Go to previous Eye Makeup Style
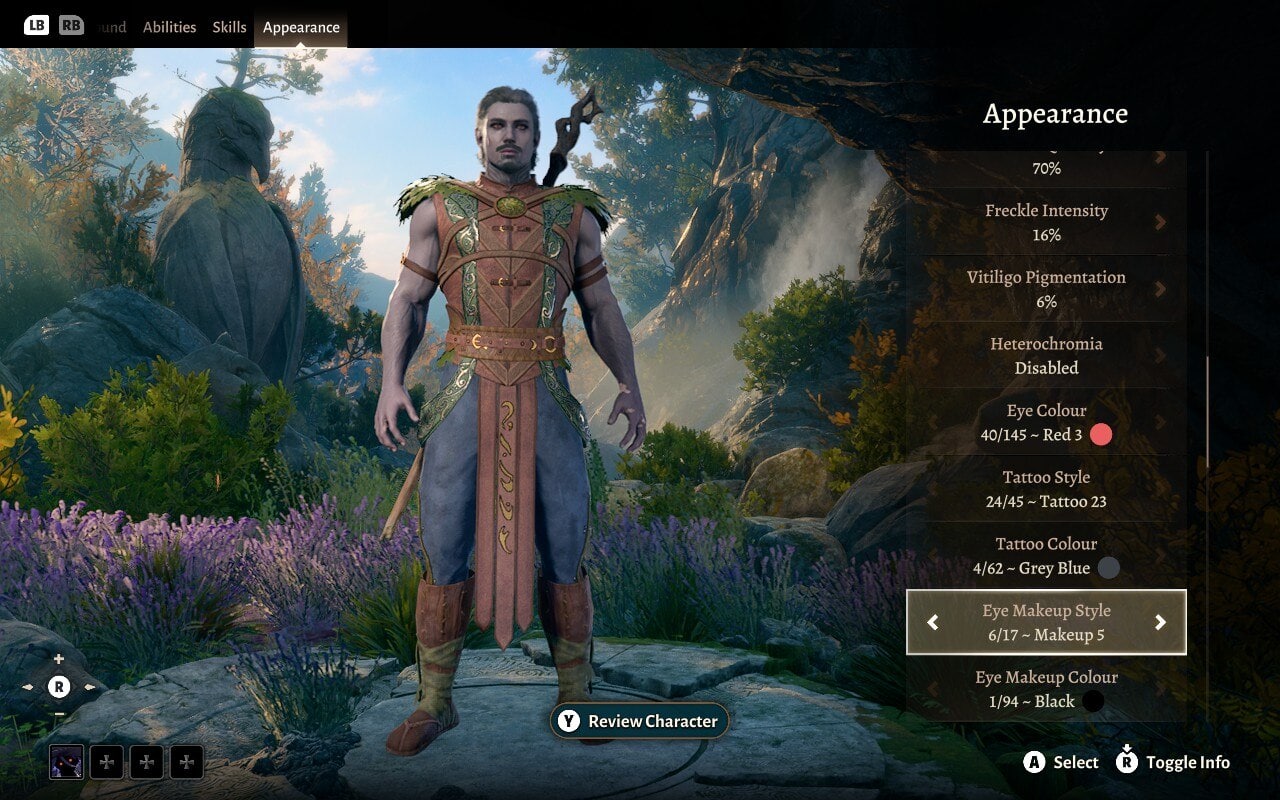This screenshot has height=800, width=1280. 933,623
